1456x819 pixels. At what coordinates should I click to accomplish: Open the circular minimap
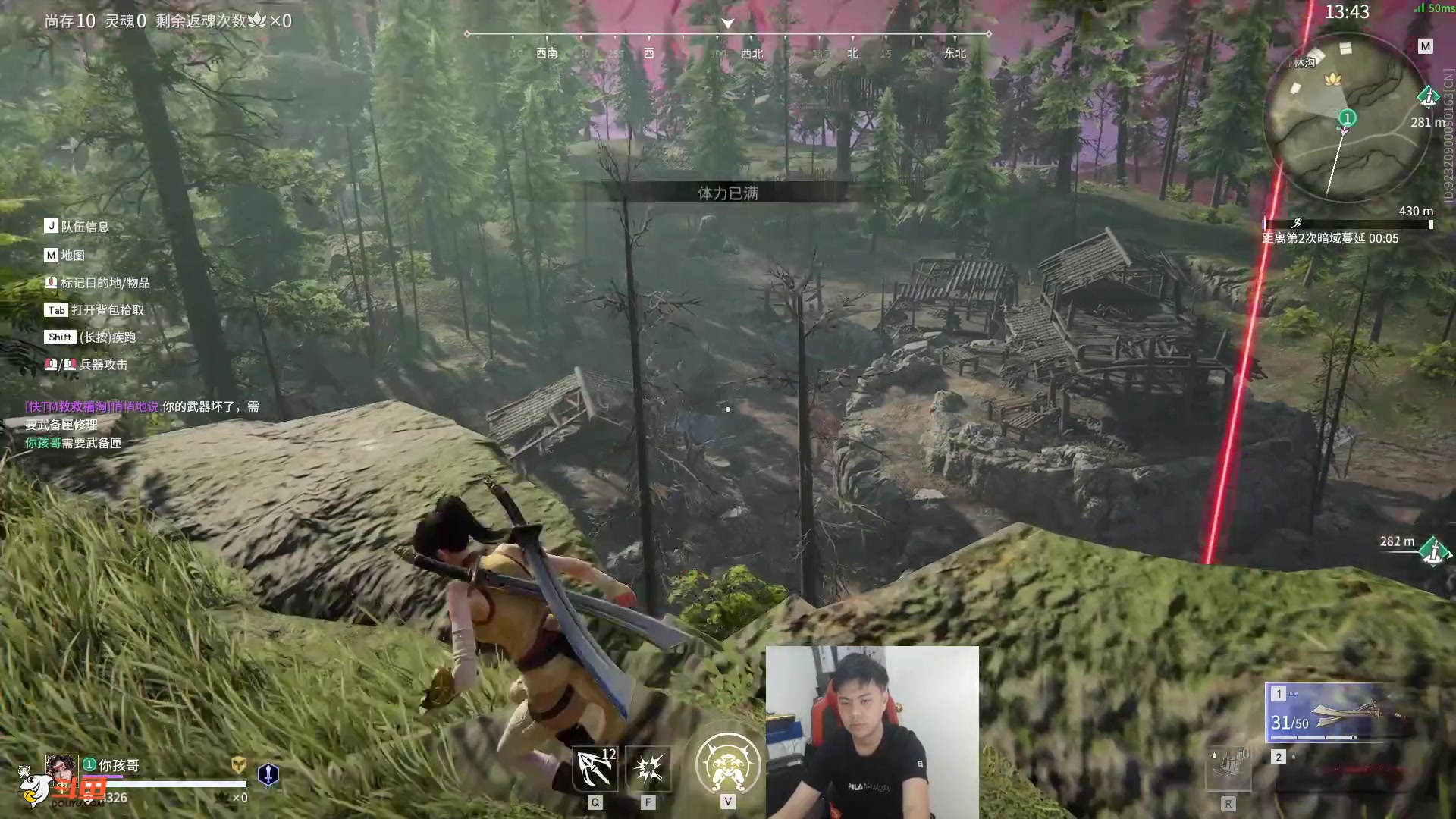click(x=1347, y=119)
